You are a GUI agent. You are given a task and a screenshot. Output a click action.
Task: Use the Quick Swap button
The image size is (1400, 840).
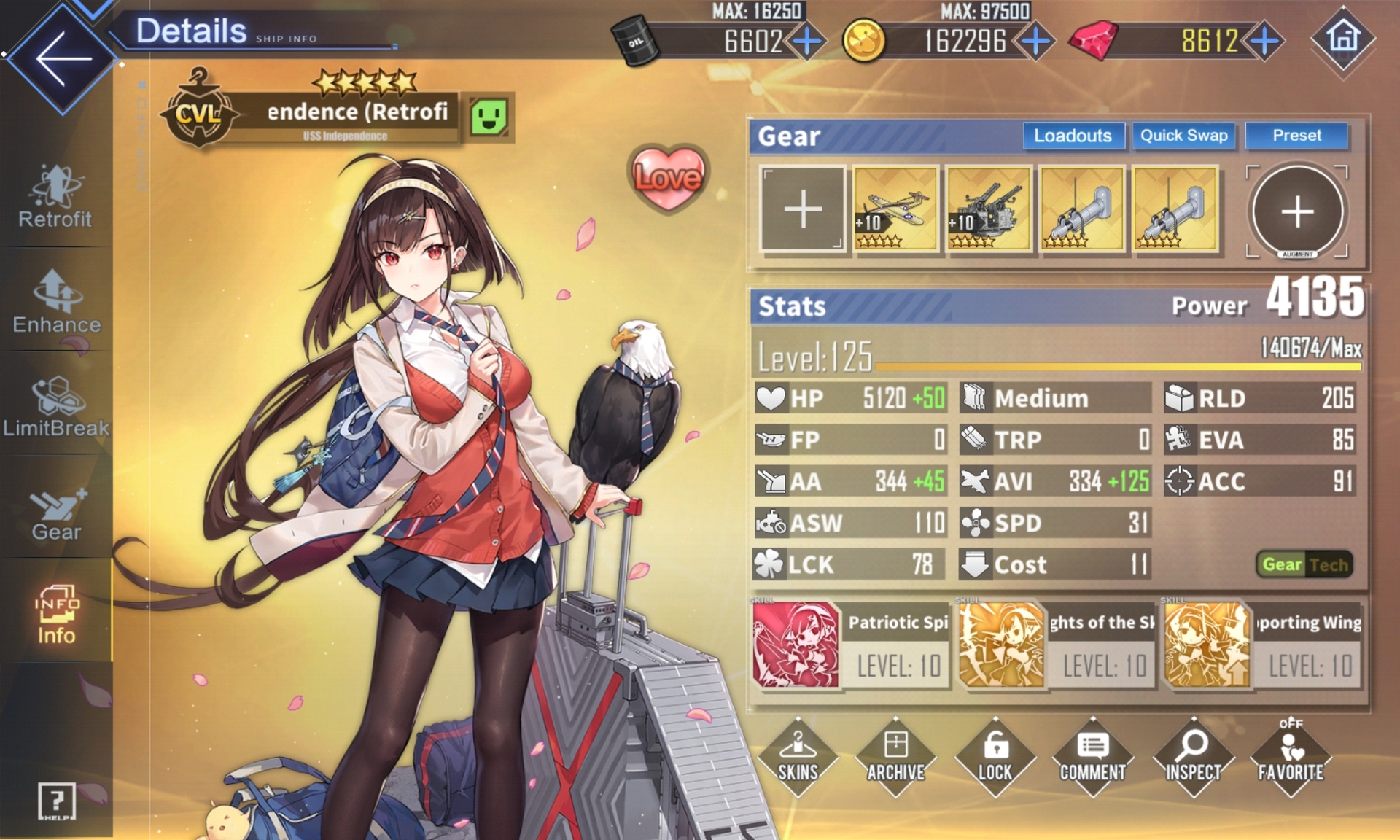1183,136
